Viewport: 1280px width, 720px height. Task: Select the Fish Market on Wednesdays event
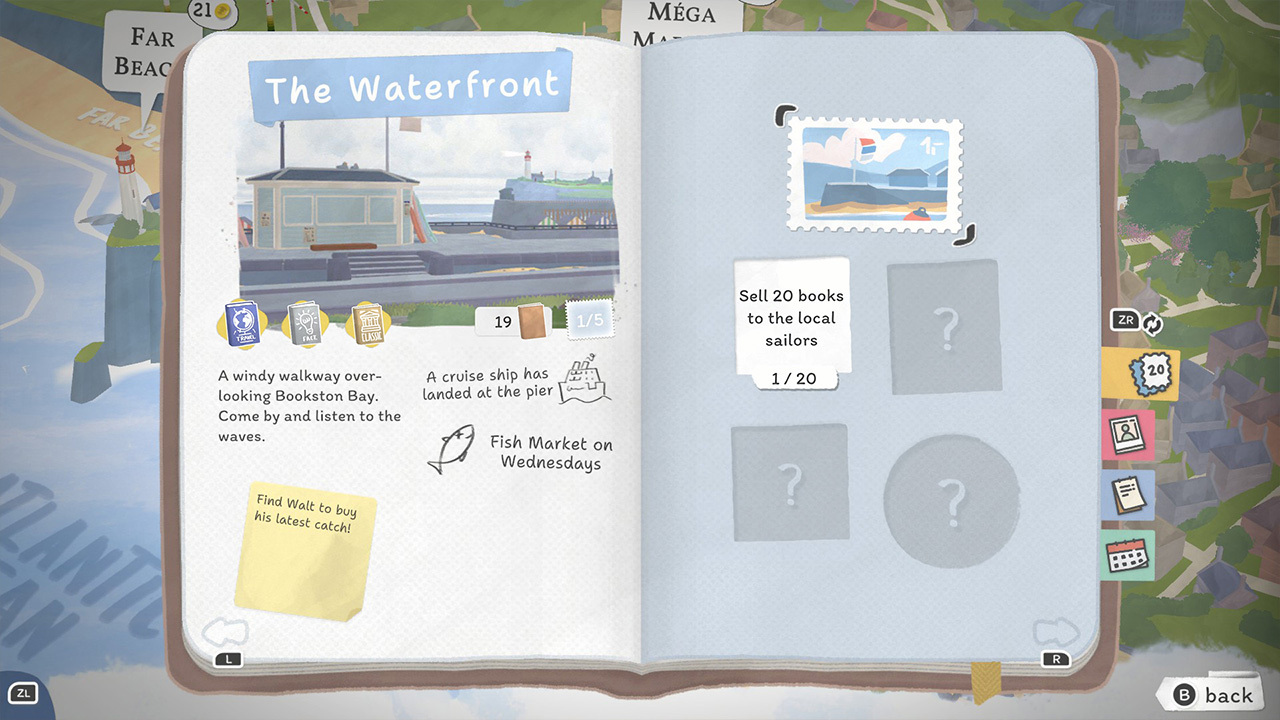tap(520, 452)
